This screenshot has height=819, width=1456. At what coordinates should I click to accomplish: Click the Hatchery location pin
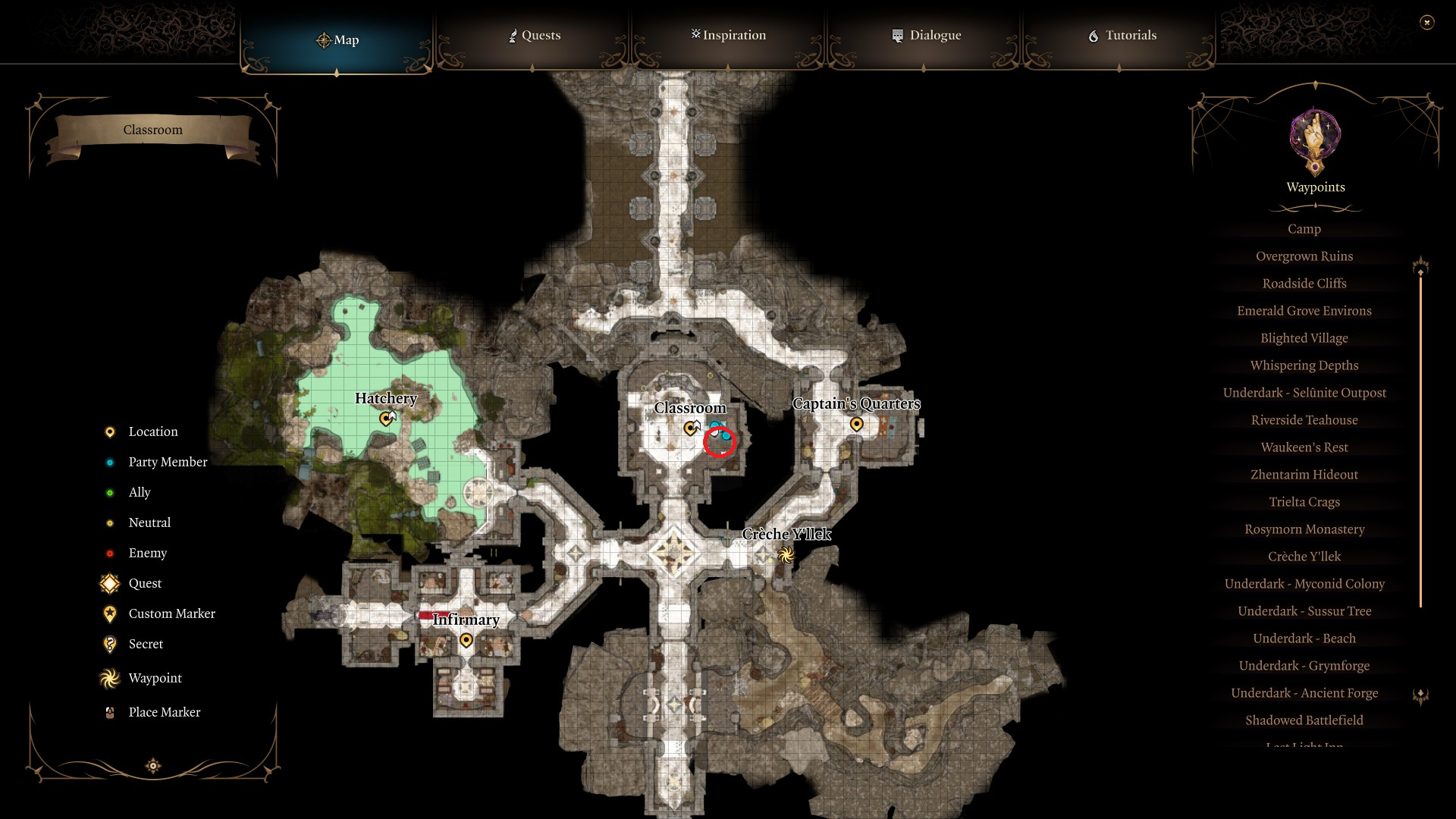pos(386,418)
